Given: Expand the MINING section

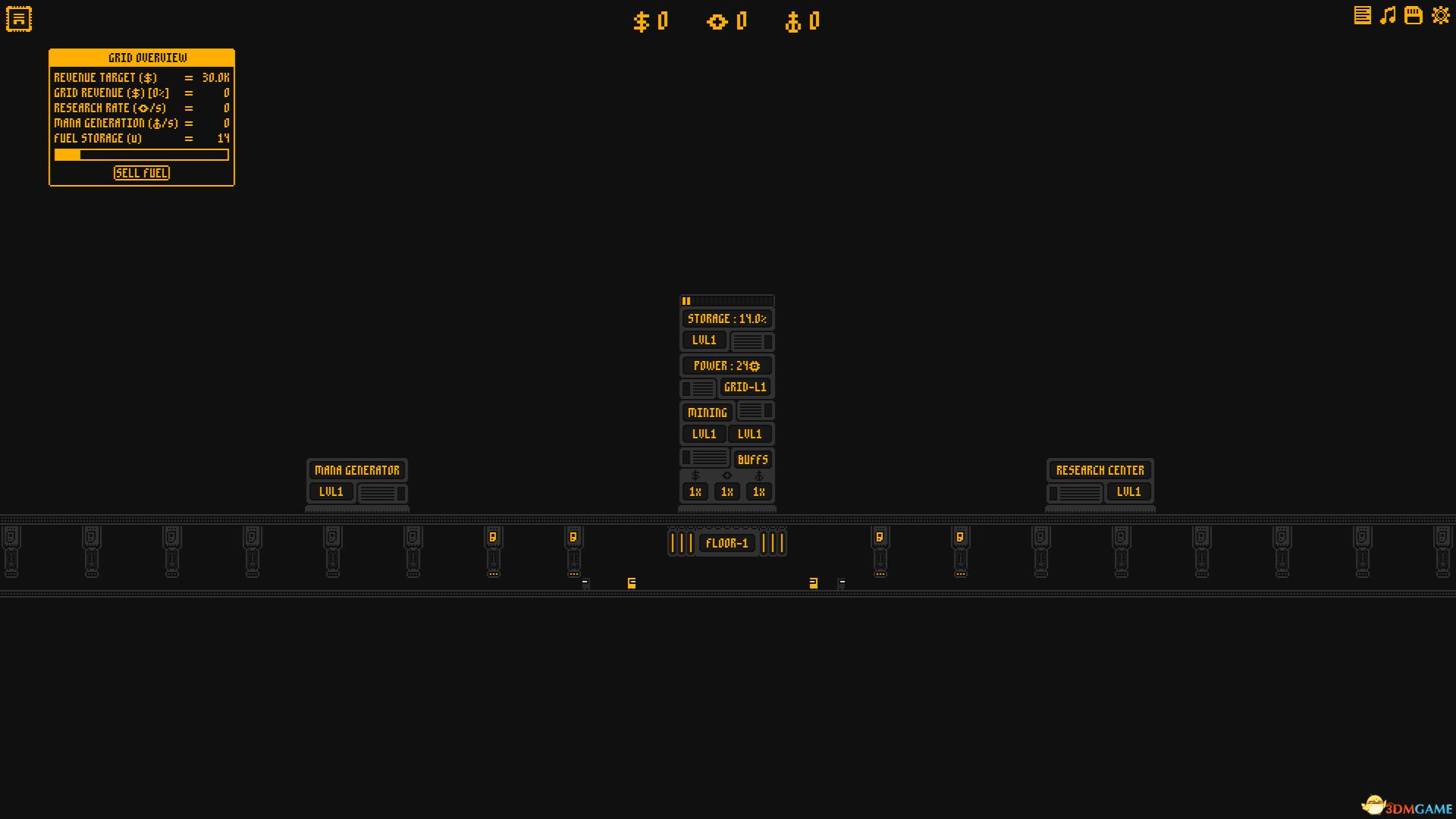Looking at the screenshot, I should (x=706, y=412).
